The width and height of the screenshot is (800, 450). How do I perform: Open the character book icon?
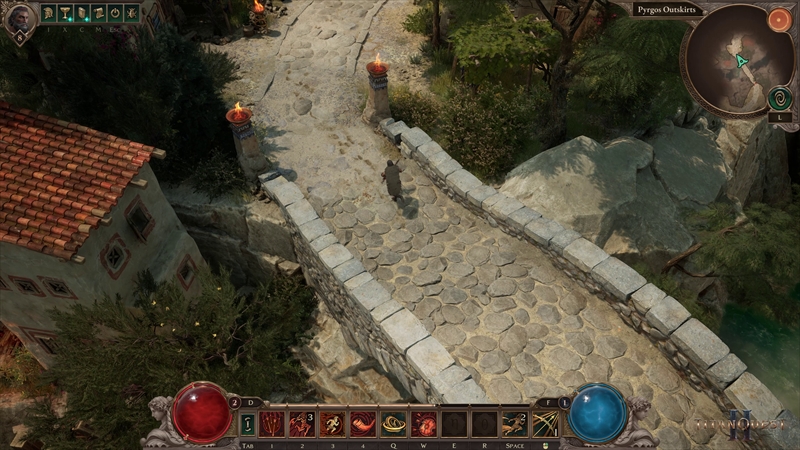click(x=82, y=13)
